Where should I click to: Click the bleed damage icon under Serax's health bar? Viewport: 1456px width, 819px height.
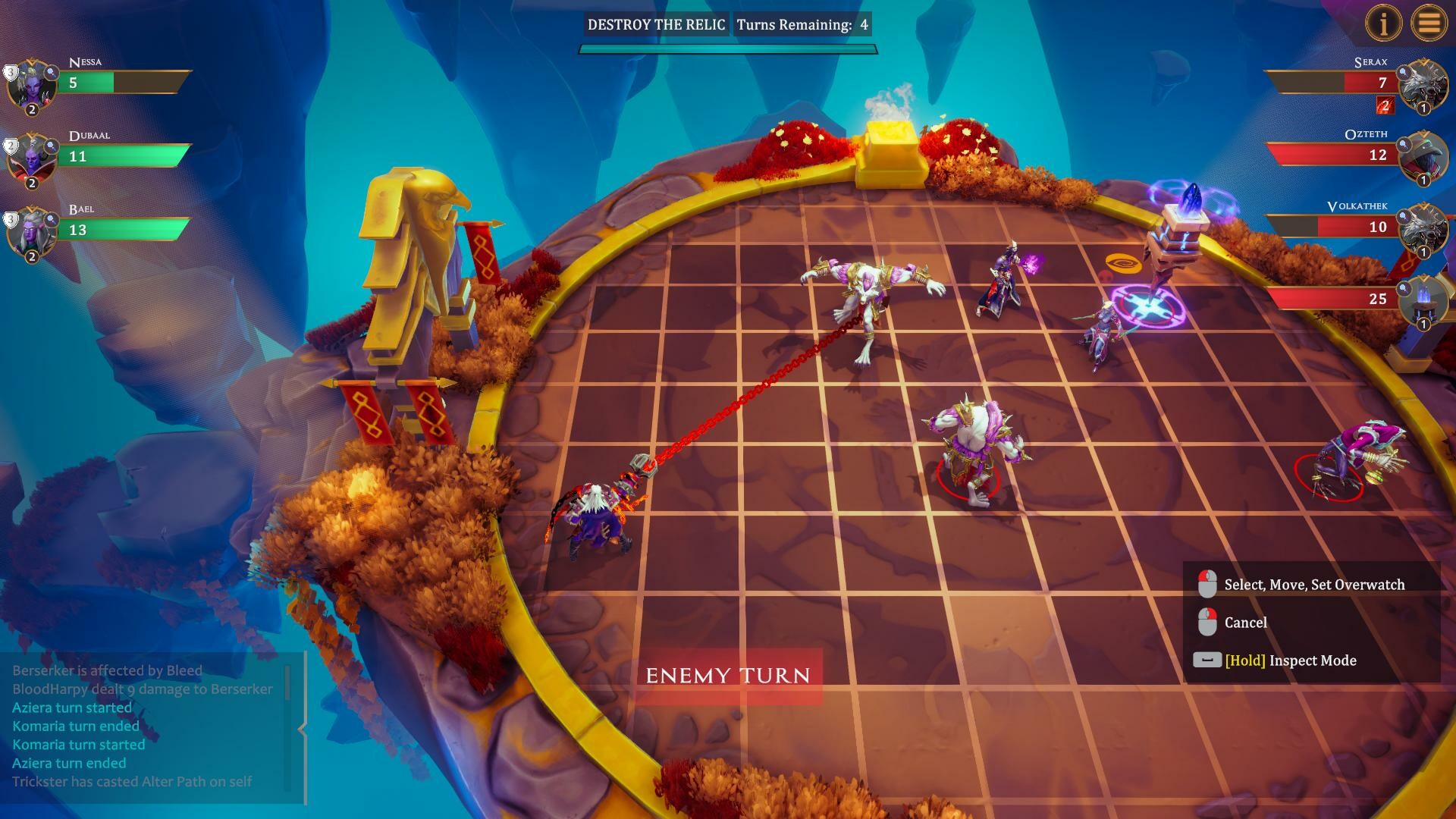click(1385, 106)
